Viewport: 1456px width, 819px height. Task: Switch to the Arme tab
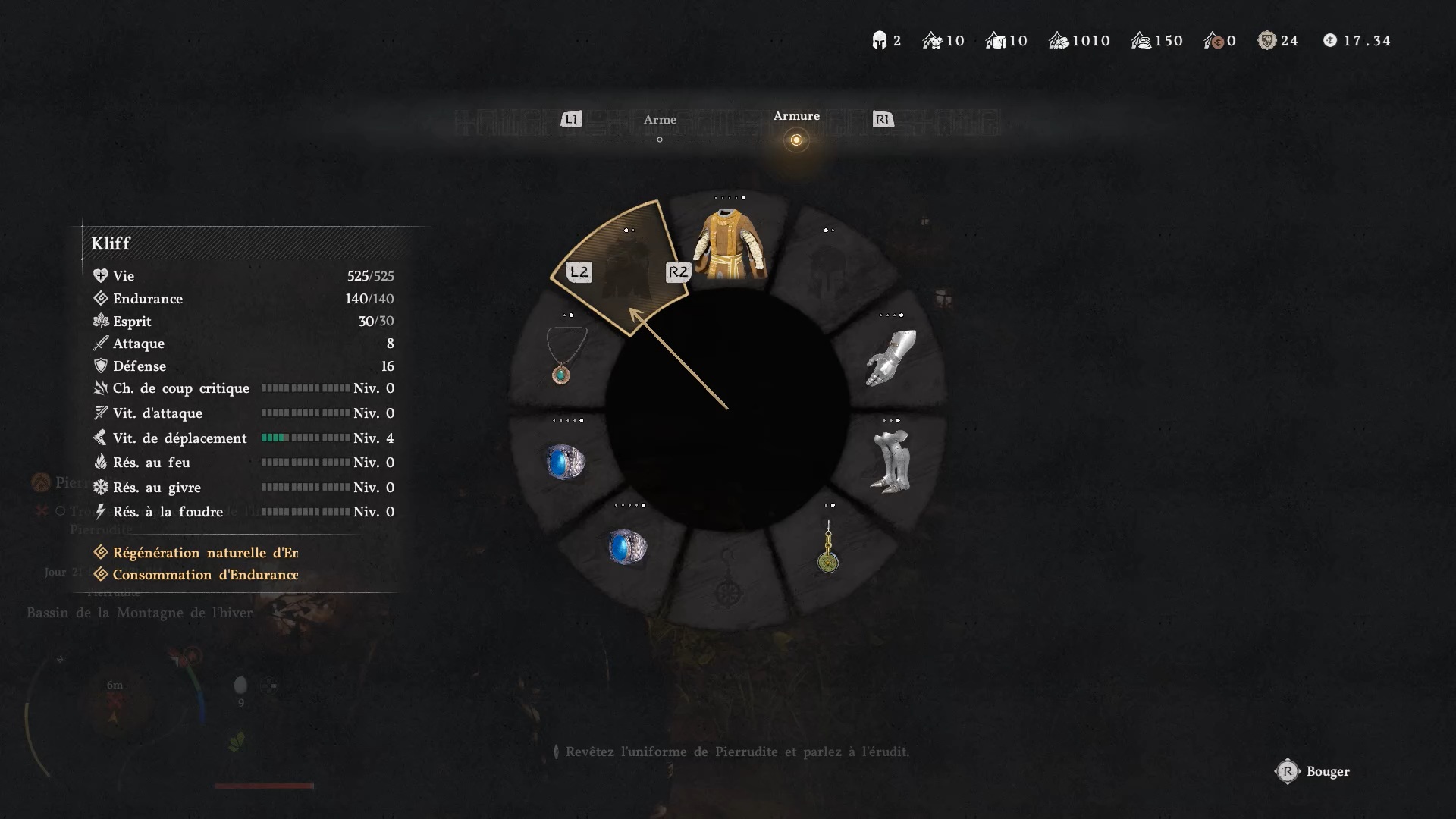(660, 120)
